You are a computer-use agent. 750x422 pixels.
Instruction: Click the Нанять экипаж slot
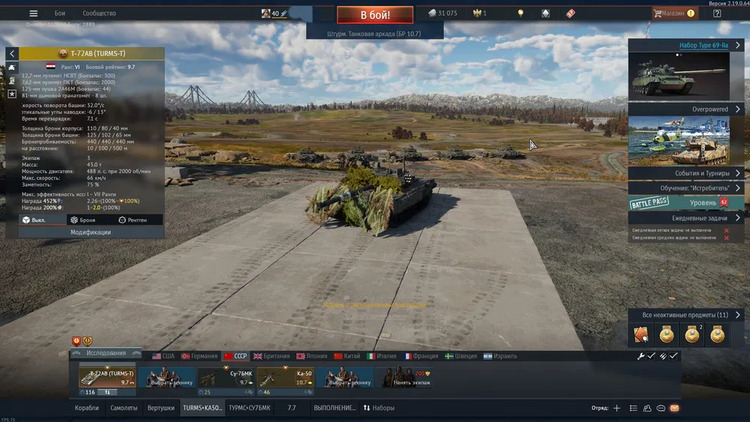(410, 380)
